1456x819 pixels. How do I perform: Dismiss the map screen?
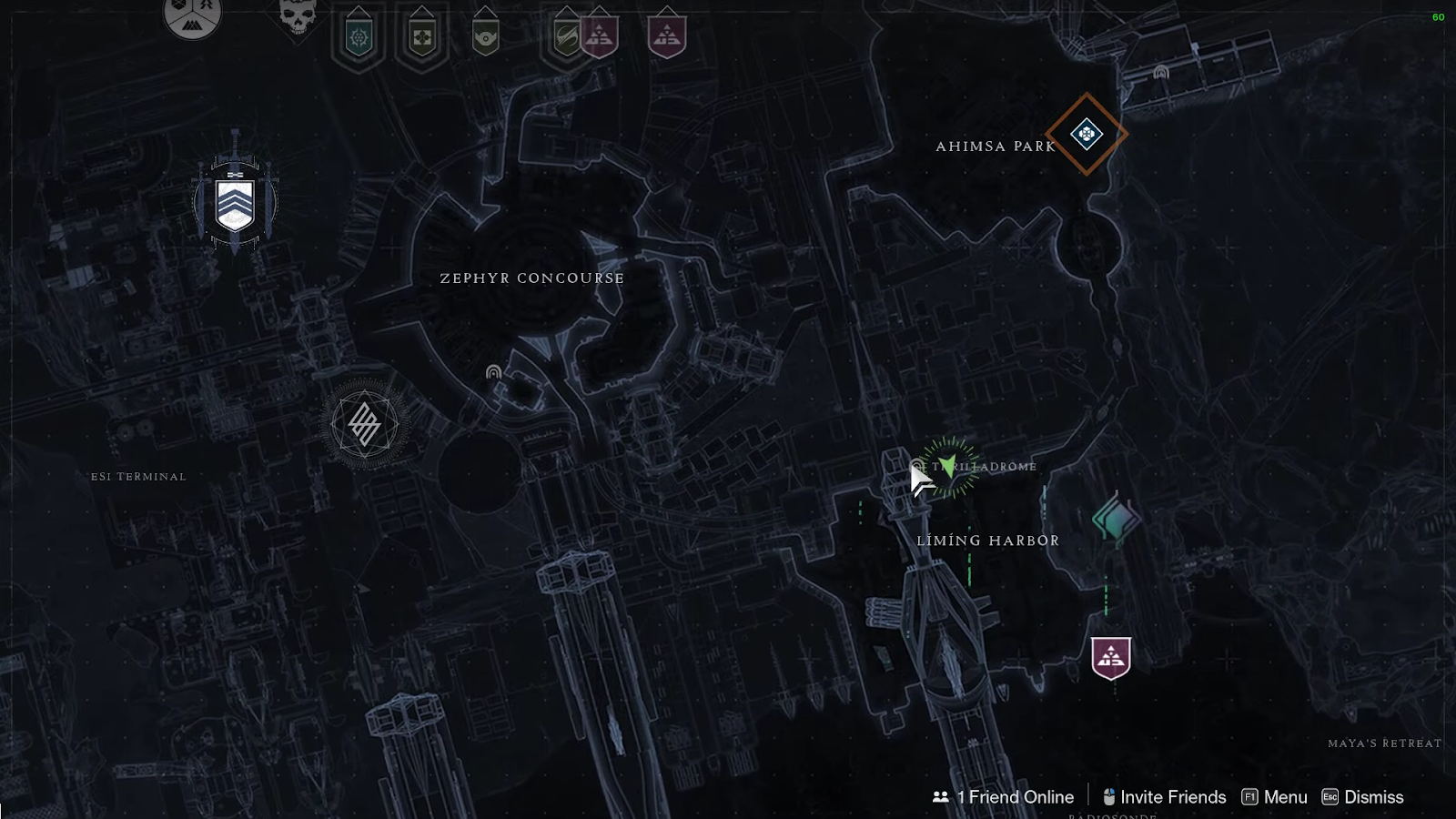tap(1362, 797)
